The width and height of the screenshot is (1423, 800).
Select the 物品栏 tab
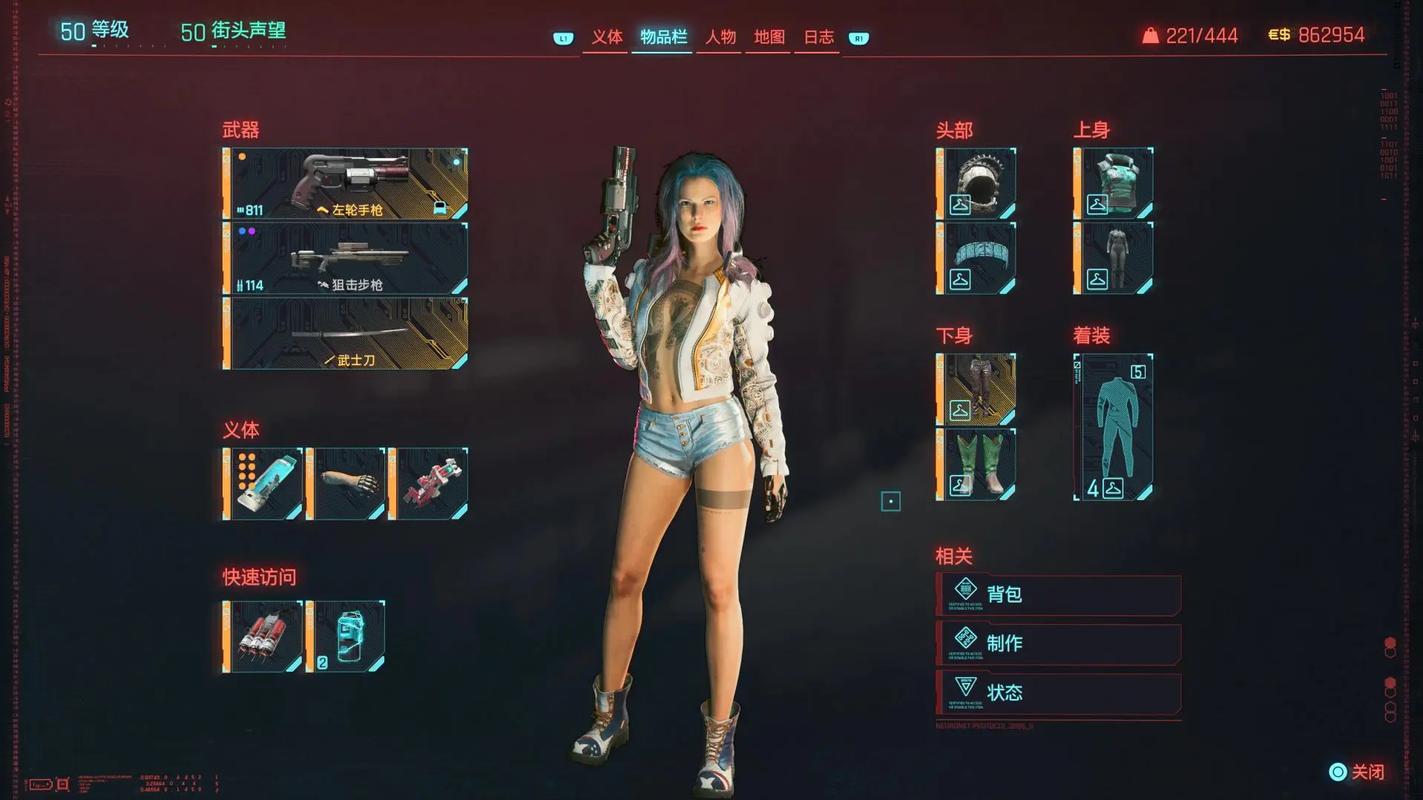pyautogui.click(x=663, y=37)
